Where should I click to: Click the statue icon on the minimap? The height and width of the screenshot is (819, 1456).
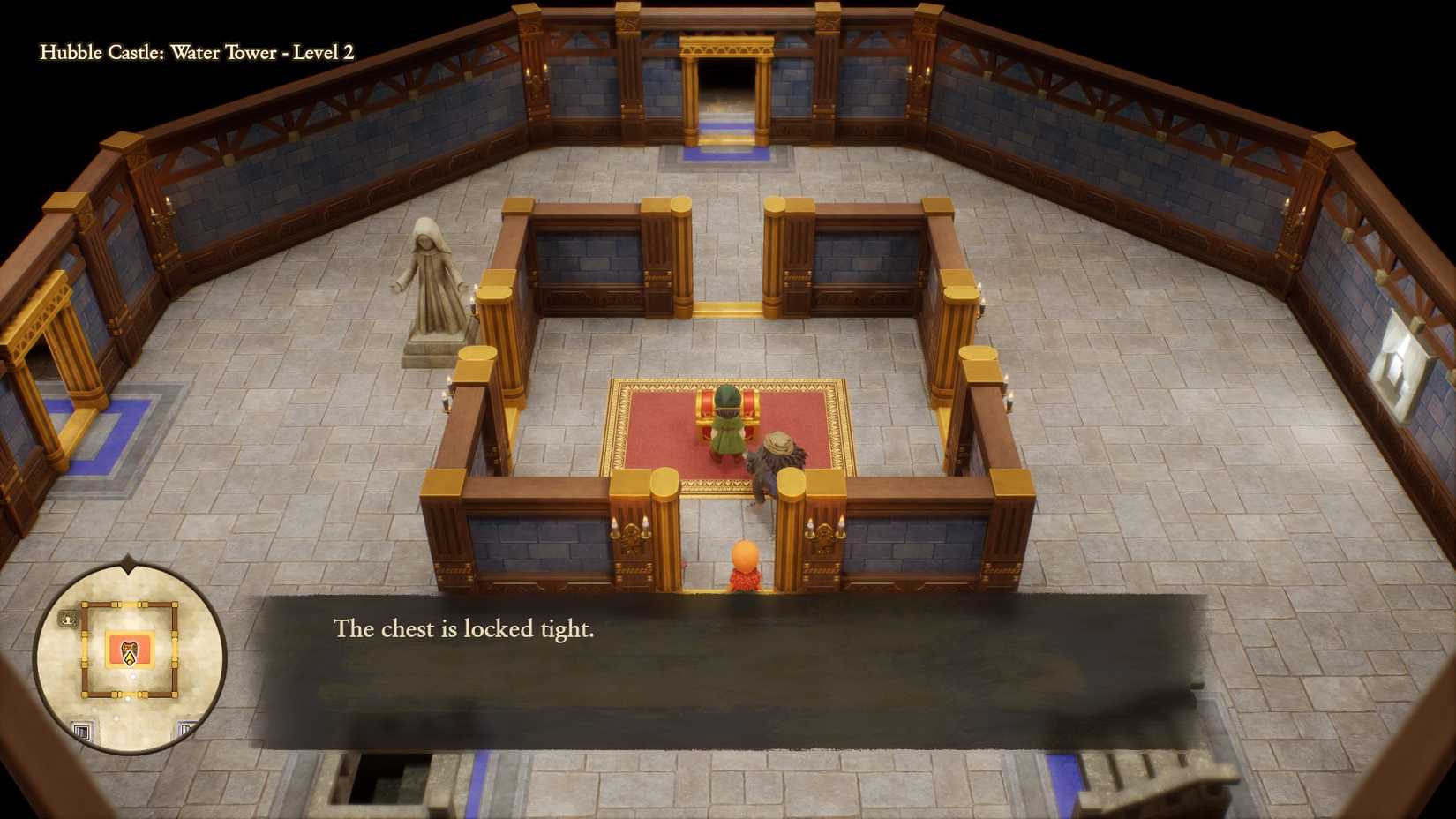[67, 618]
